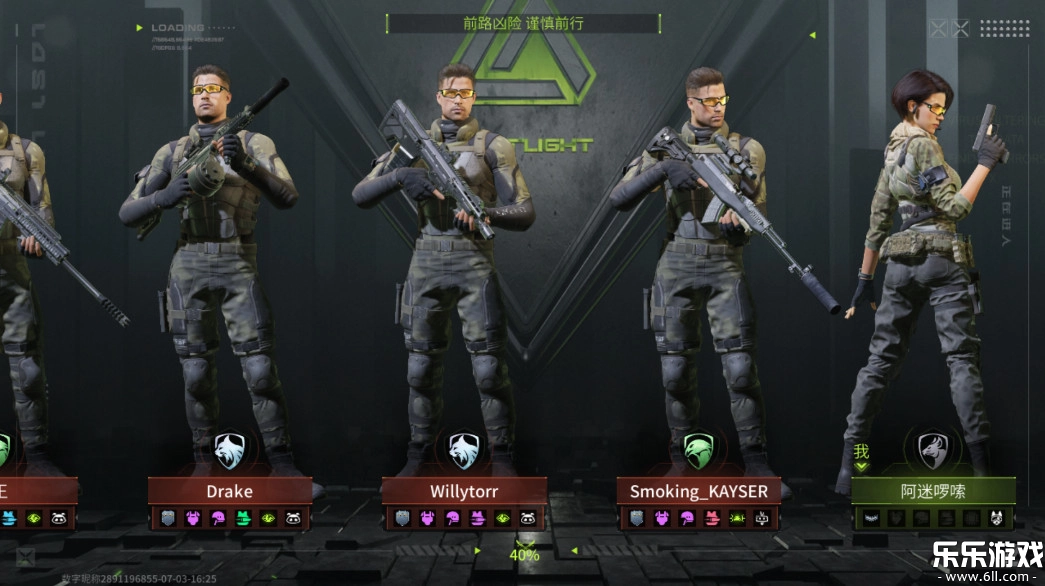
Task: Click the rank emblem above Drake
Action: (230, 450)
